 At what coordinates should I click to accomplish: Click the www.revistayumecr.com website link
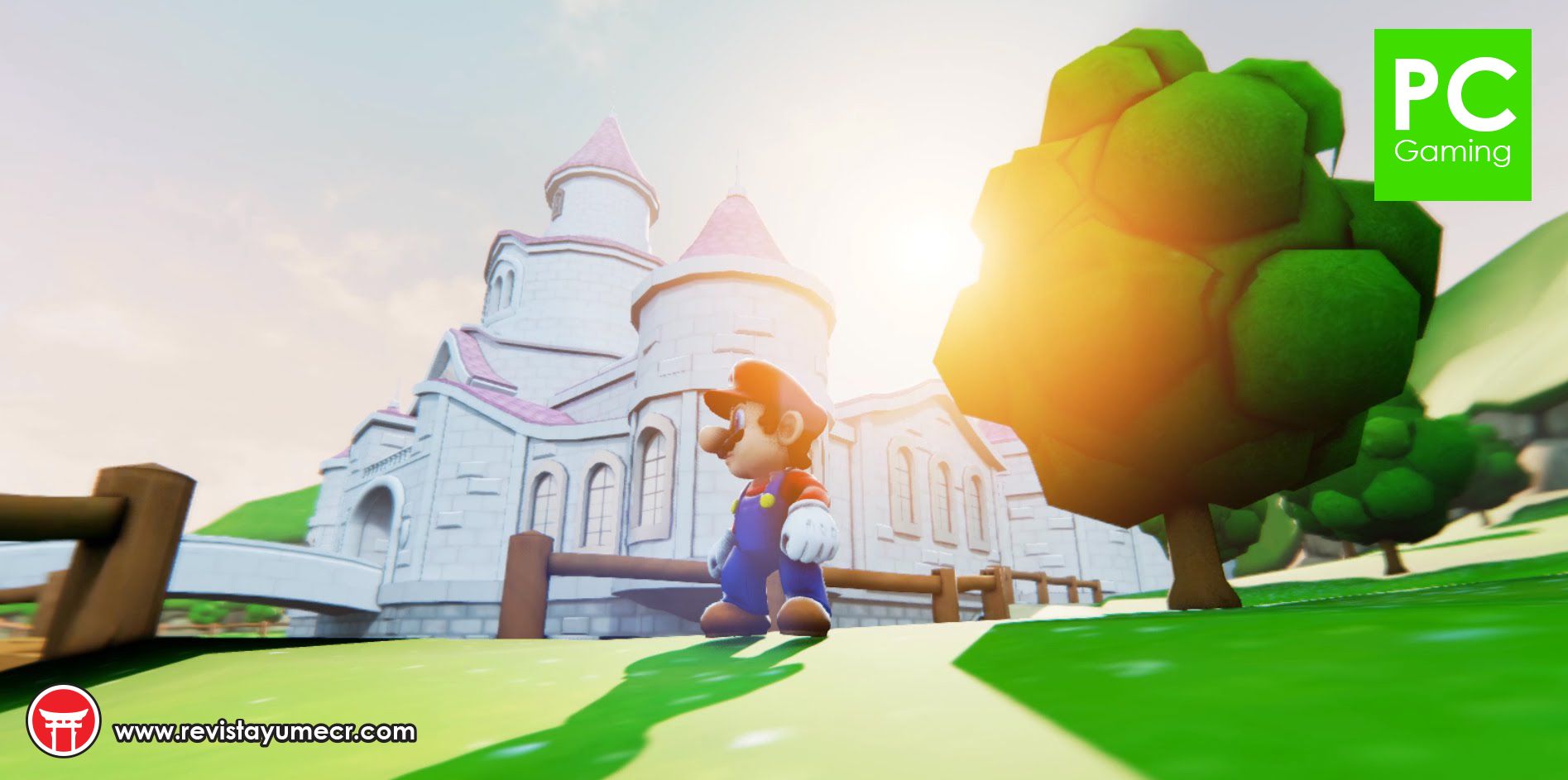coord(264,732)
